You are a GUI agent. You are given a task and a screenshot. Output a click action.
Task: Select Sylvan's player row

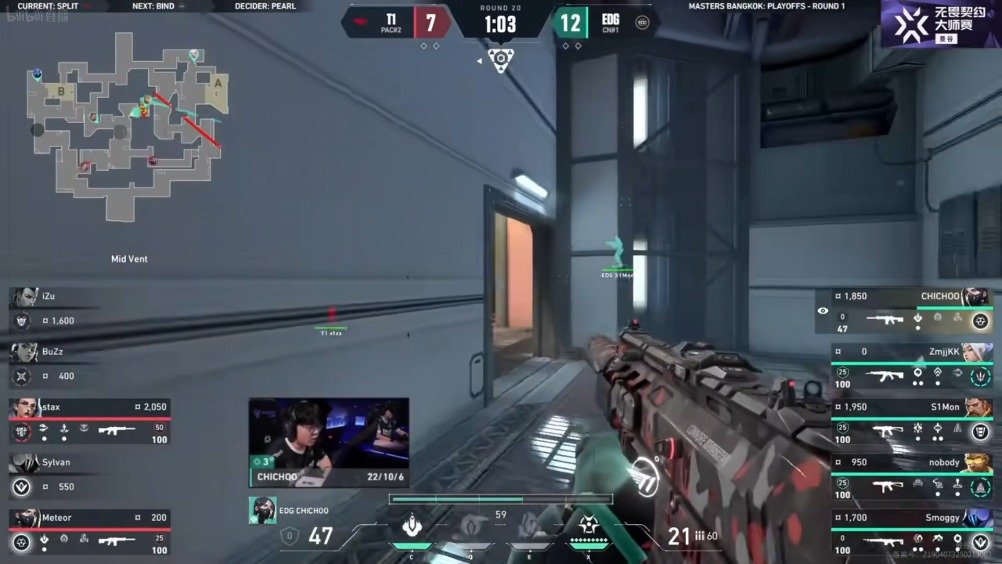click(x=90, y=474)
